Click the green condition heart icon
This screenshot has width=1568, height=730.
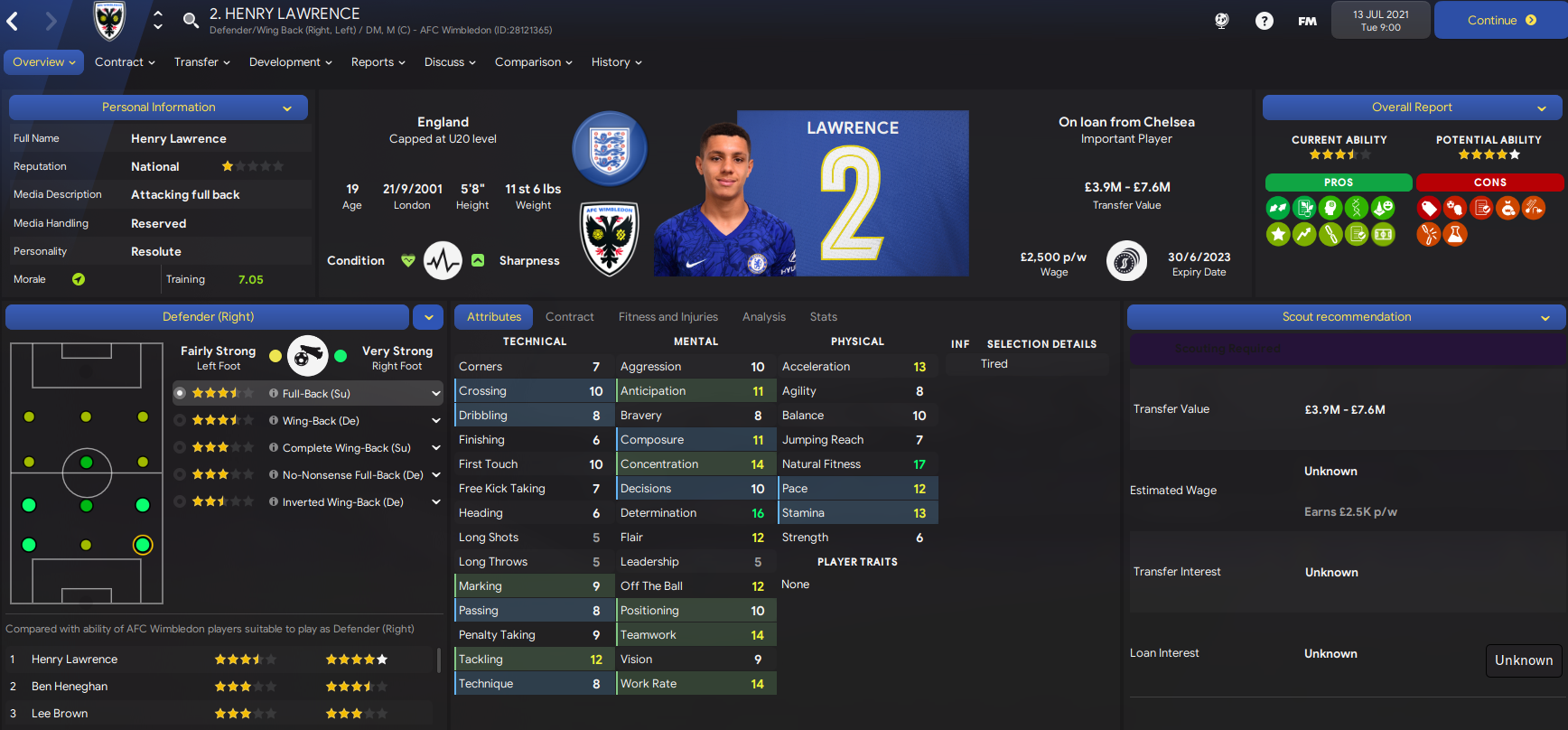tap(408, 260)
